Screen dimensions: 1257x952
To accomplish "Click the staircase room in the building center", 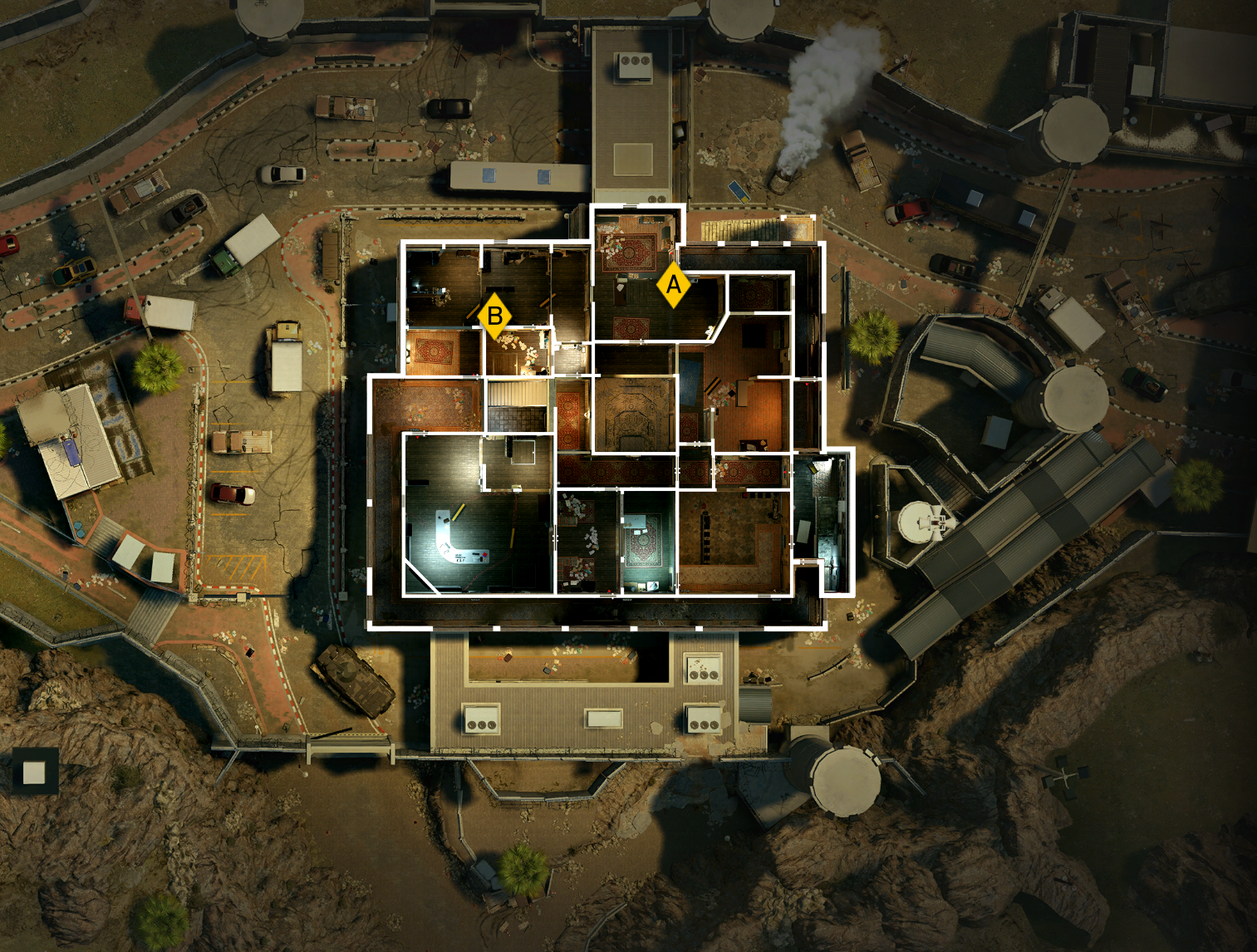I will pos(518,395).
